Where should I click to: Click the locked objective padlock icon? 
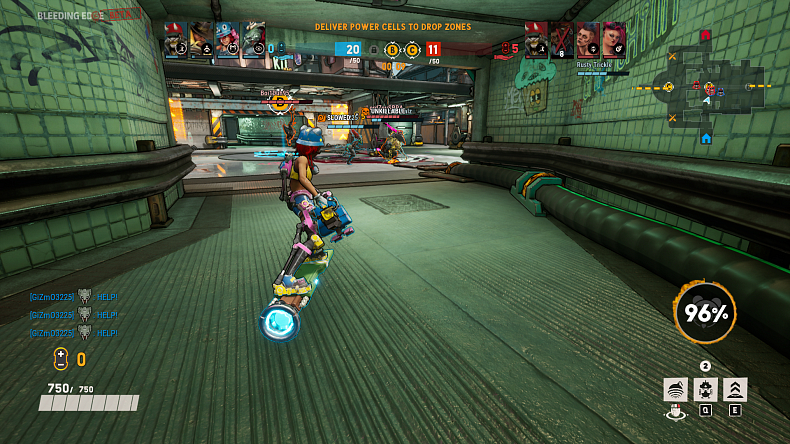point(374,49)
